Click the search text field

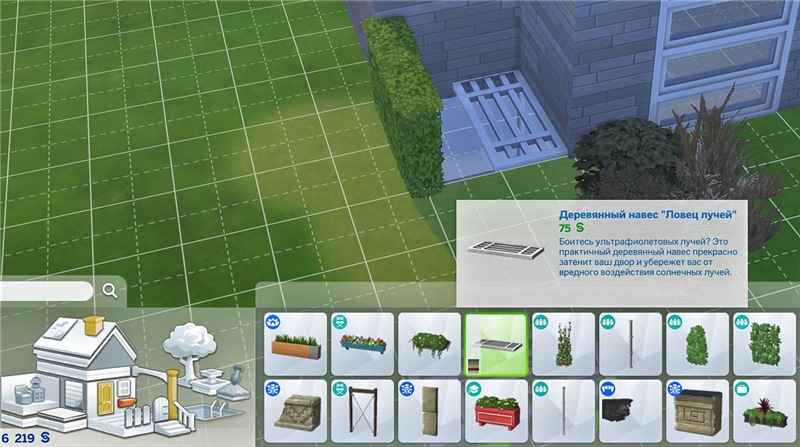(x=46, y=291)
